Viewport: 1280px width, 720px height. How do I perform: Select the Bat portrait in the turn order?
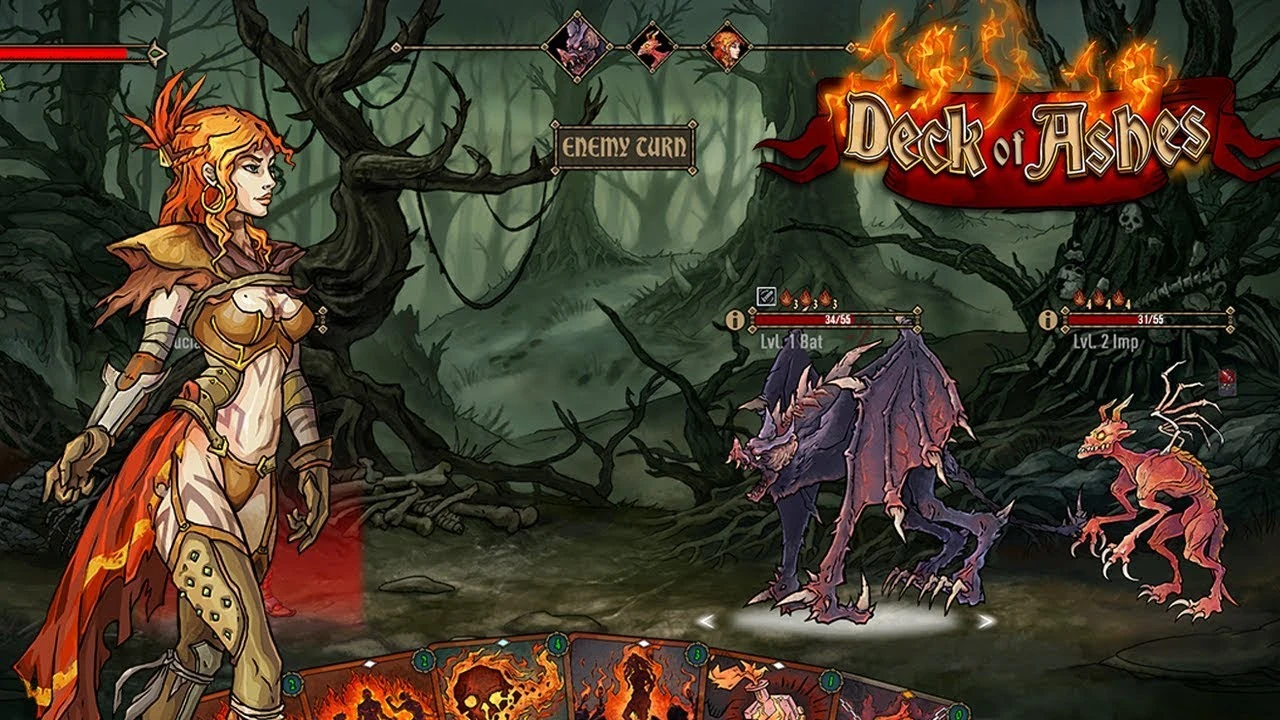tap(578, 45)
